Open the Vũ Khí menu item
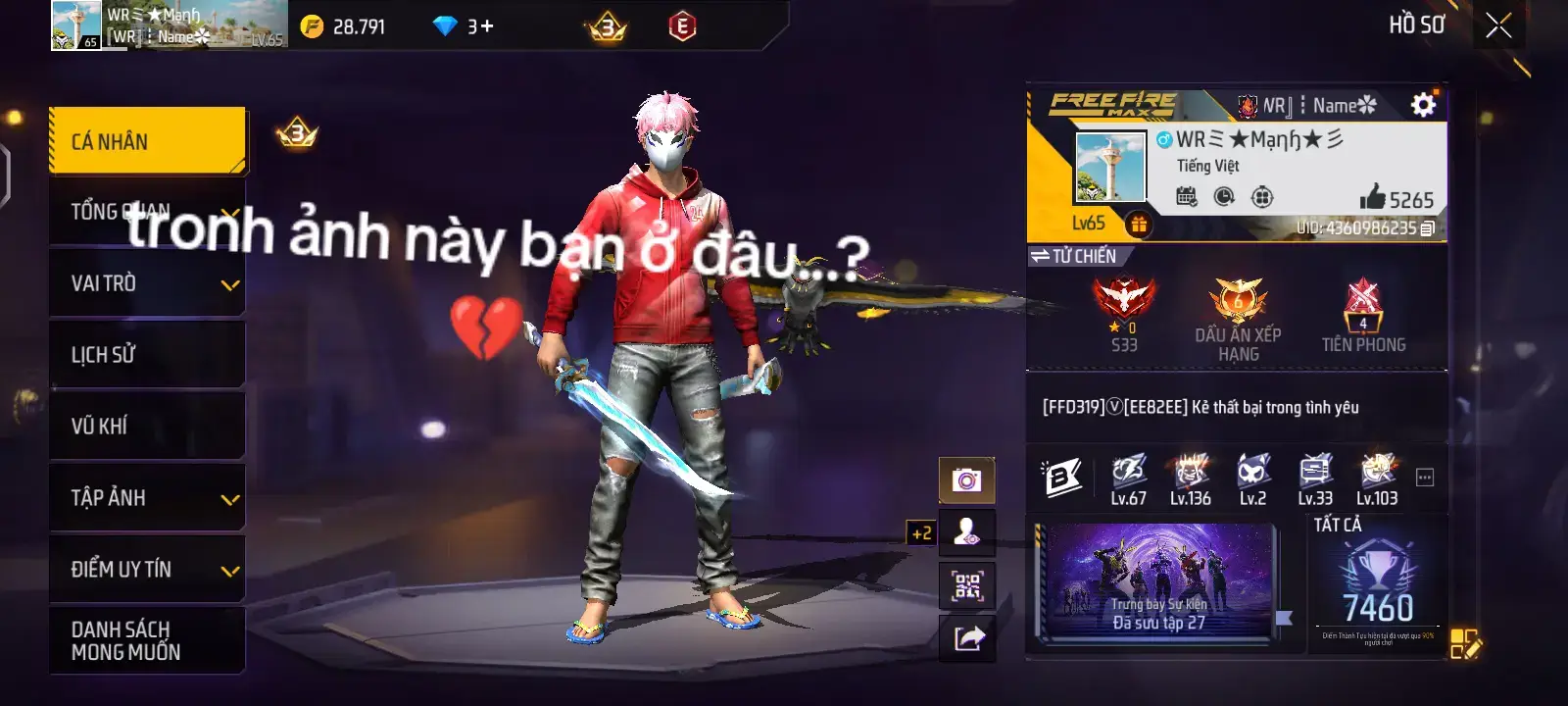 (145, 426)
